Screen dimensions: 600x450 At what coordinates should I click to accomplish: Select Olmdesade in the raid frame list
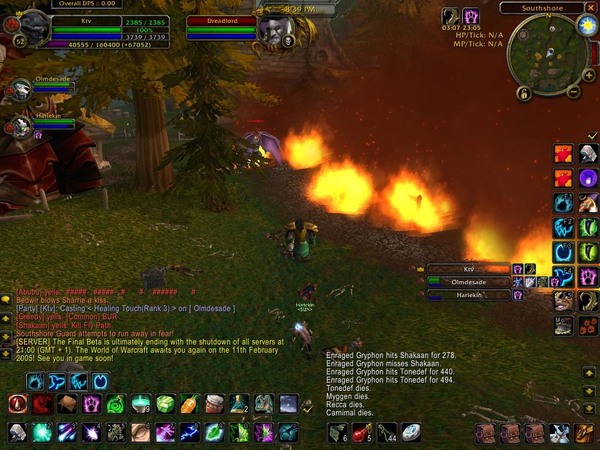pyautogui.click(x=468, y=282)
